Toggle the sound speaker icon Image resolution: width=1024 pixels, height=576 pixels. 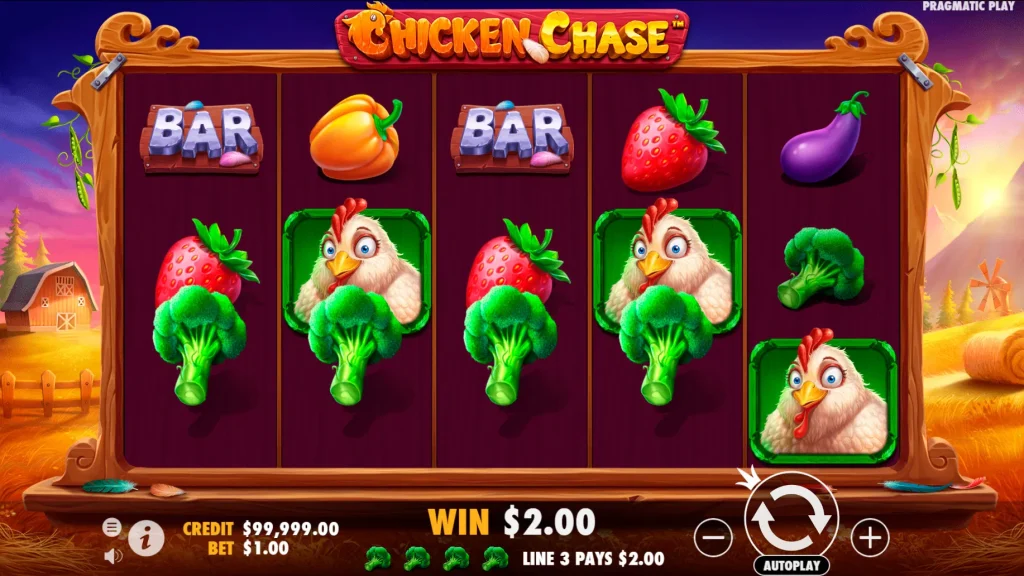pyautogui.click(x=112, y=553)
